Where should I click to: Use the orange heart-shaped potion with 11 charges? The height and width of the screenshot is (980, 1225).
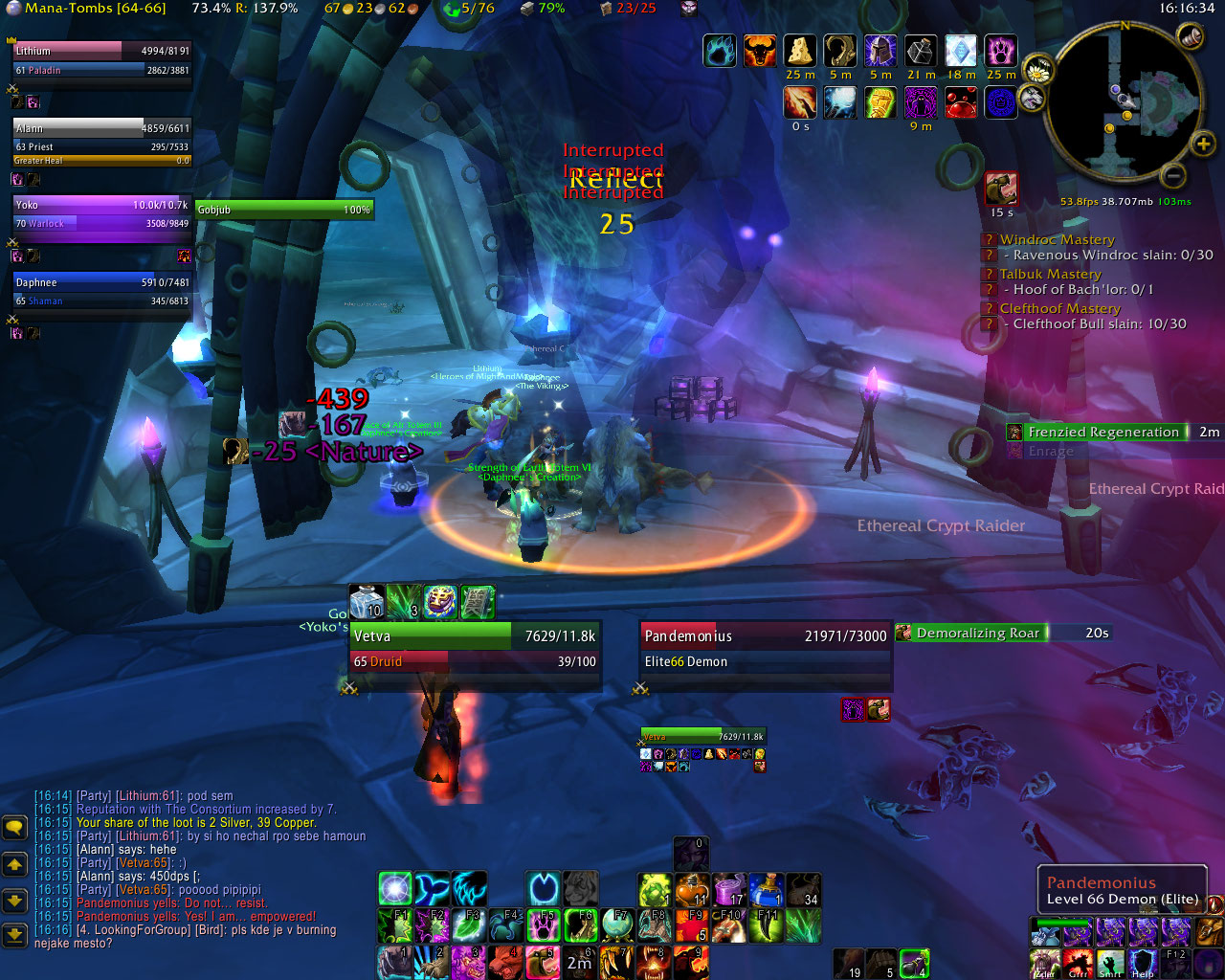click(x=691, y=890)
